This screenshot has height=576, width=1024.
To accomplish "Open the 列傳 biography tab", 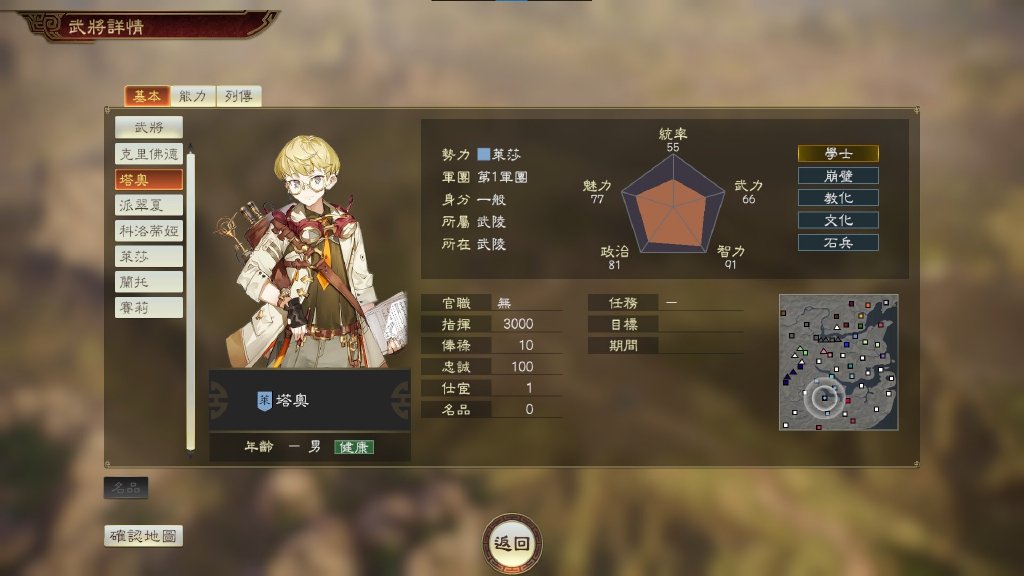I will click(x=238, y=96).
